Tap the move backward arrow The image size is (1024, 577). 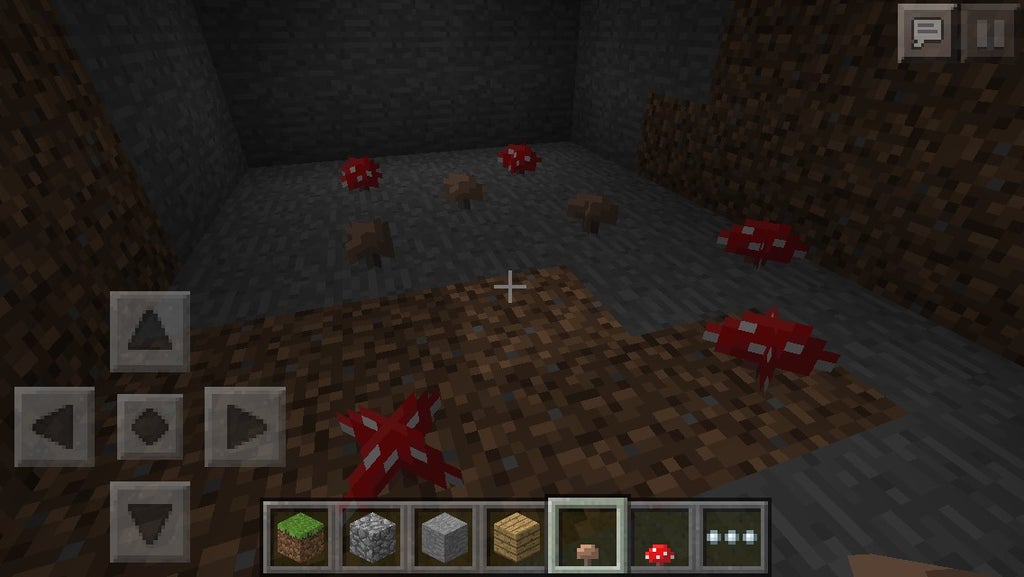[x=150, y=521]
